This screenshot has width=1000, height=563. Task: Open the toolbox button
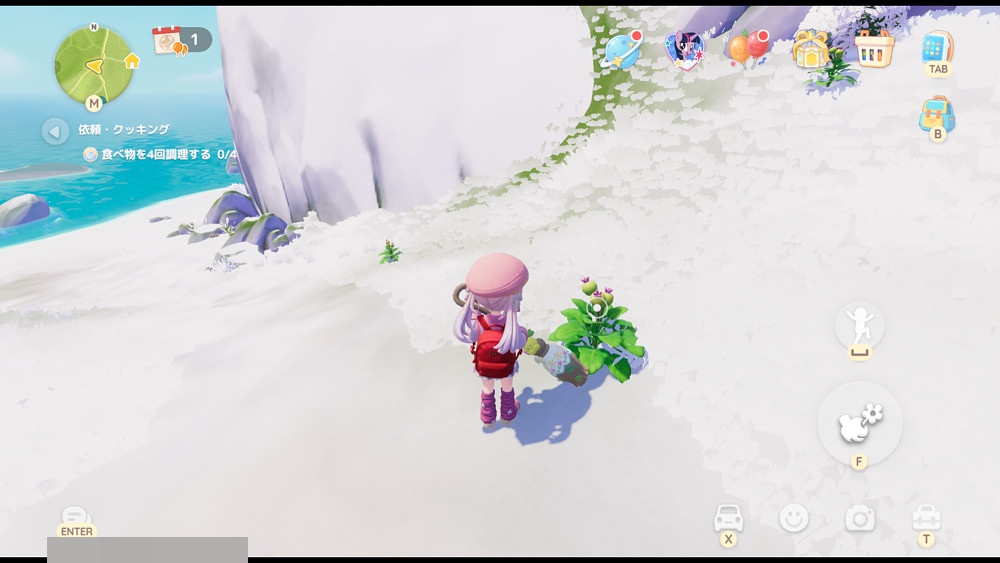tap(926, 518)
